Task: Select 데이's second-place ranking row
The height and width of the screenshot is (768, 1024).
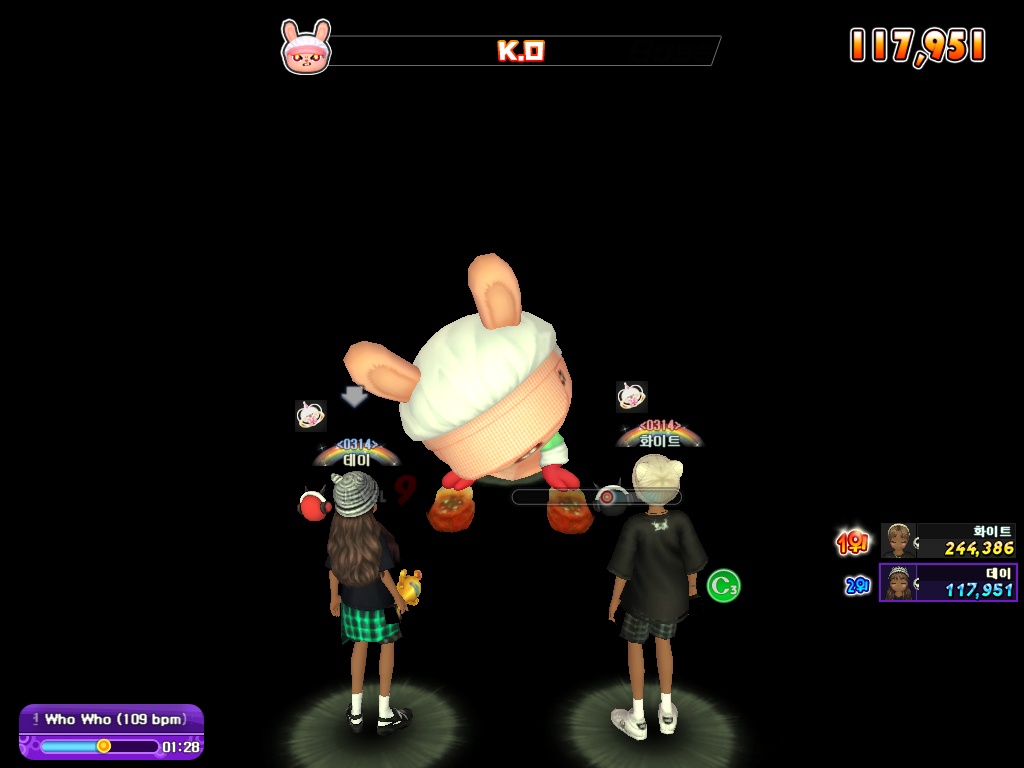Action: tap(948, 582)
